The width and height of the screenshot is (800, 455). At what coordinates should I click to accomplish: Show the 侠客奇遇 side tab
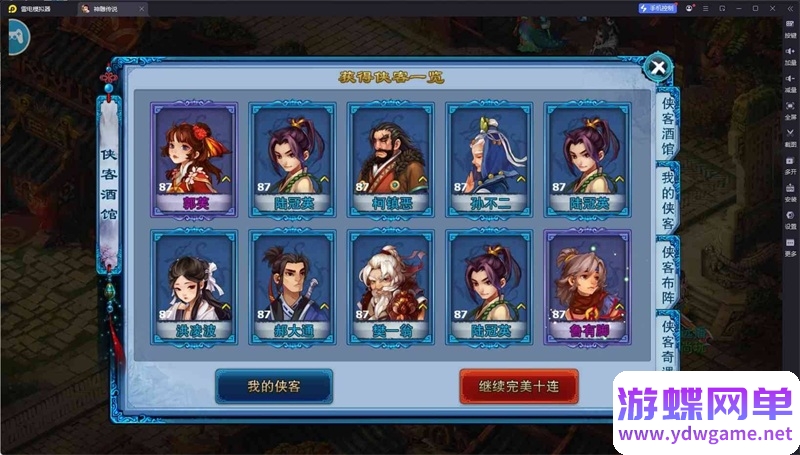(667, 340)
